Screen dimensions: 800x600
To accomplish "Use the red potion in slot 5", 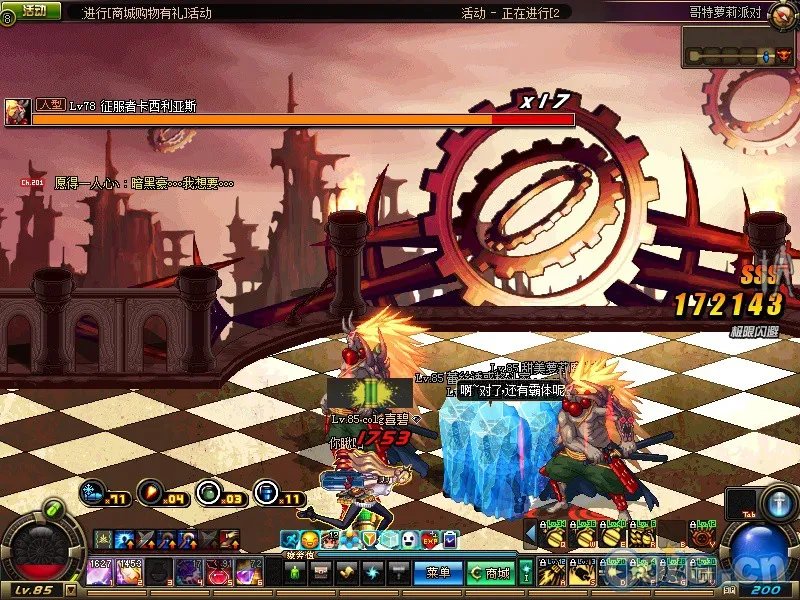I will [217, 572].
